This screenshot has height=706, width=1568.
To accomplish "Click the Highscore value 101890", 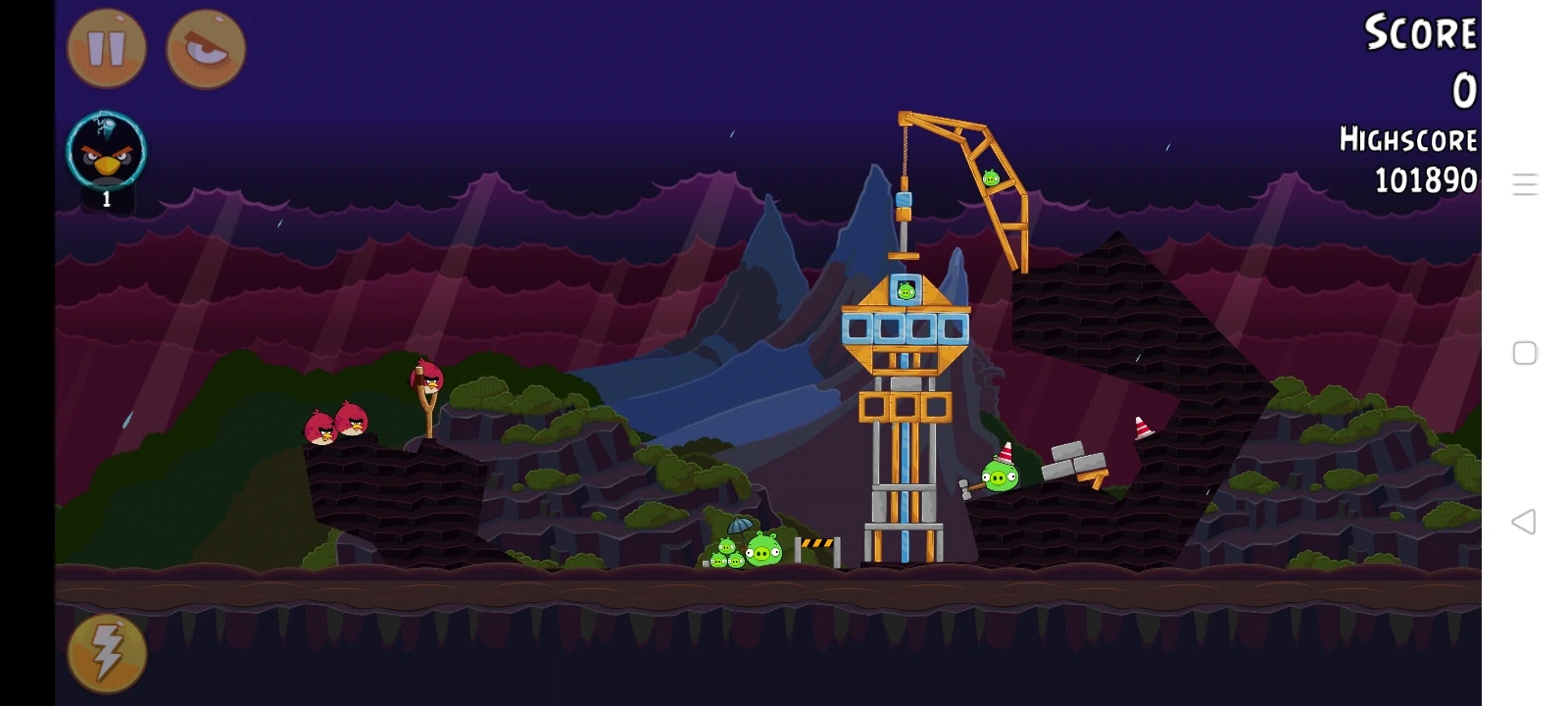I will (1424, 179).
